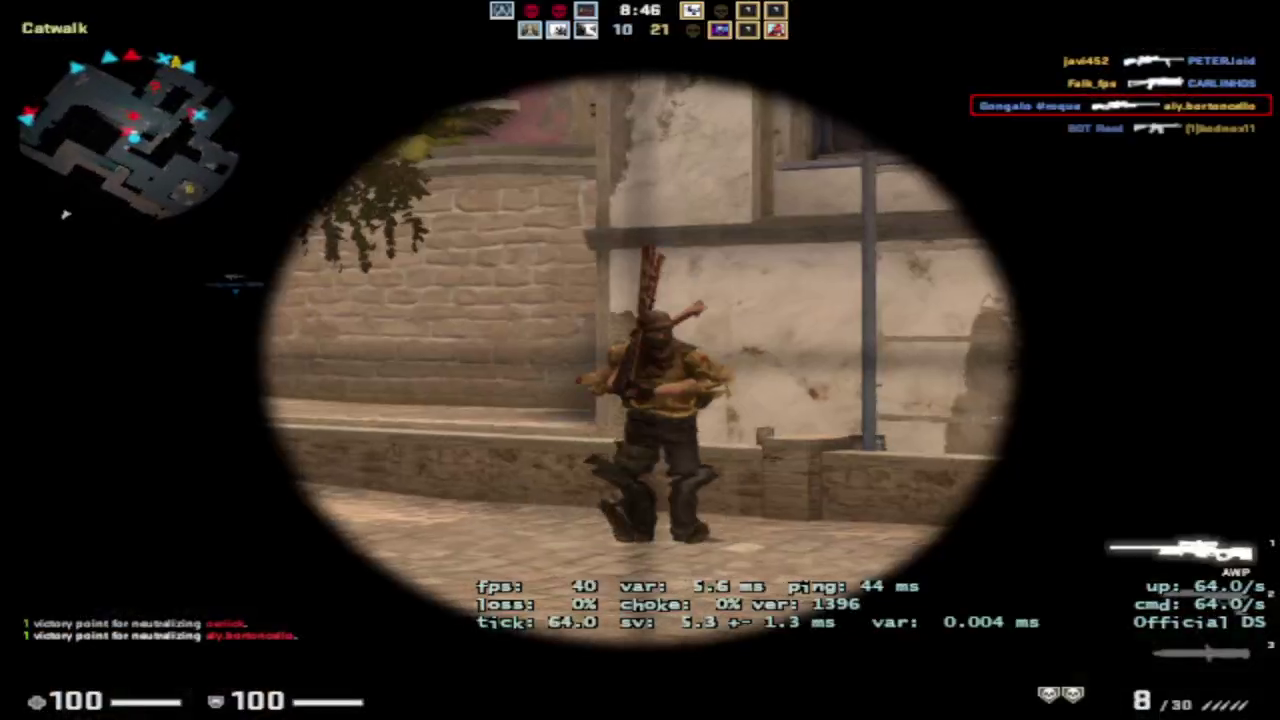The width and height of the screenshot is (1280, 720).
Task: Click the health cross icon
Action: 37,700
